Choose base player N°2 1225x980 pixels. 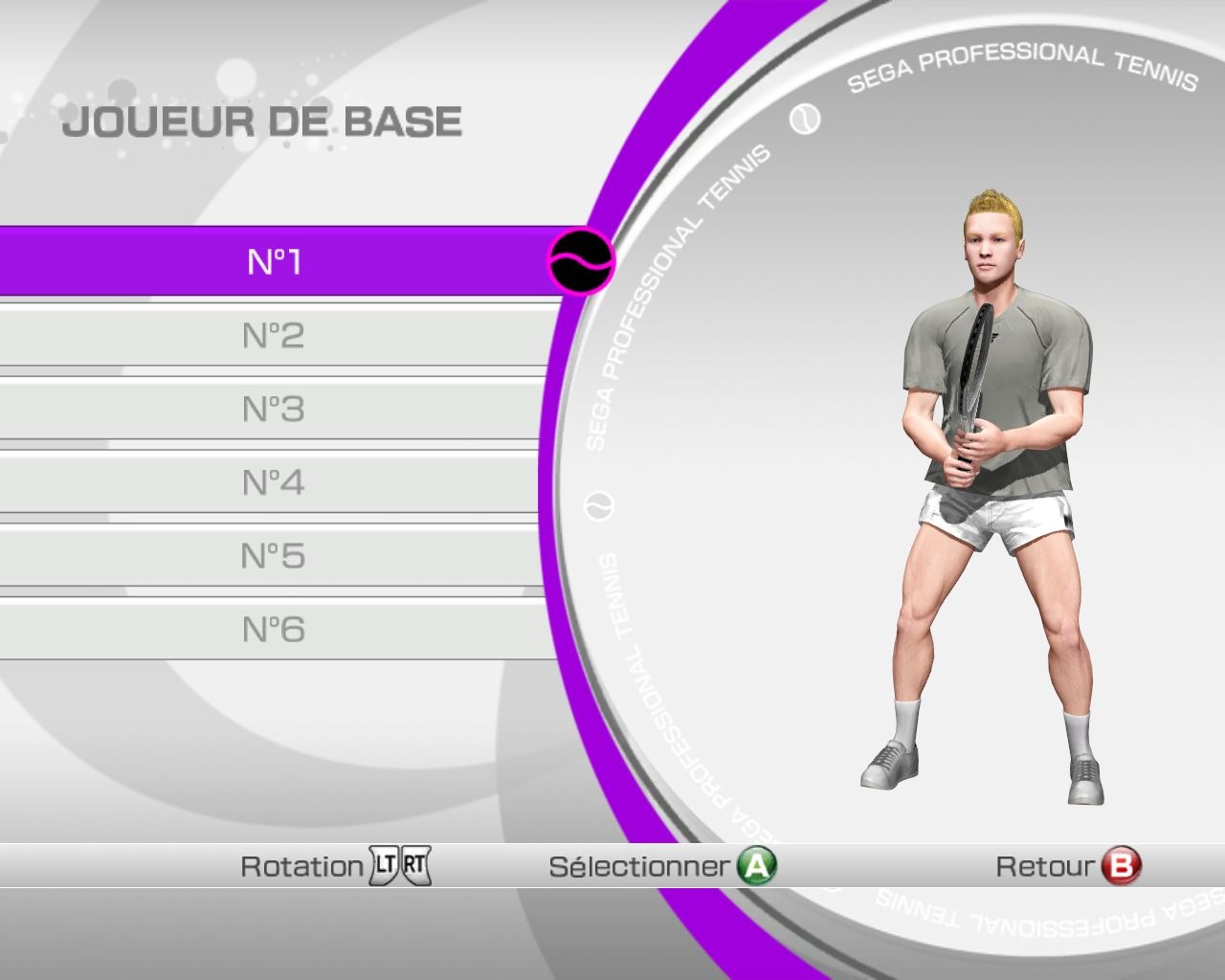pos(274,335)
